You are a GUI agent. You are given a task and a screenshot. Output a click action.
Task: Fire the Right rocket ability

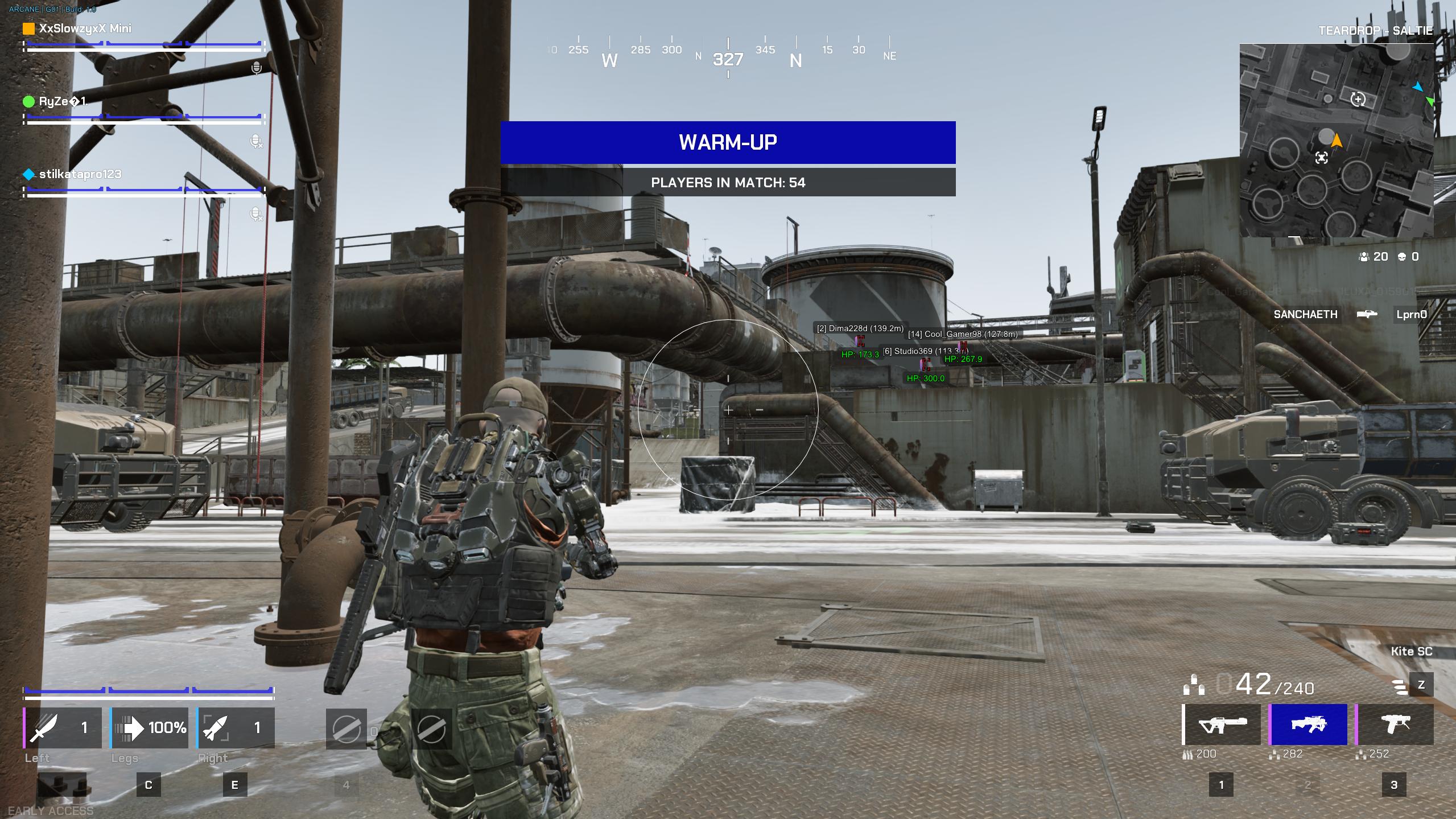236,728
